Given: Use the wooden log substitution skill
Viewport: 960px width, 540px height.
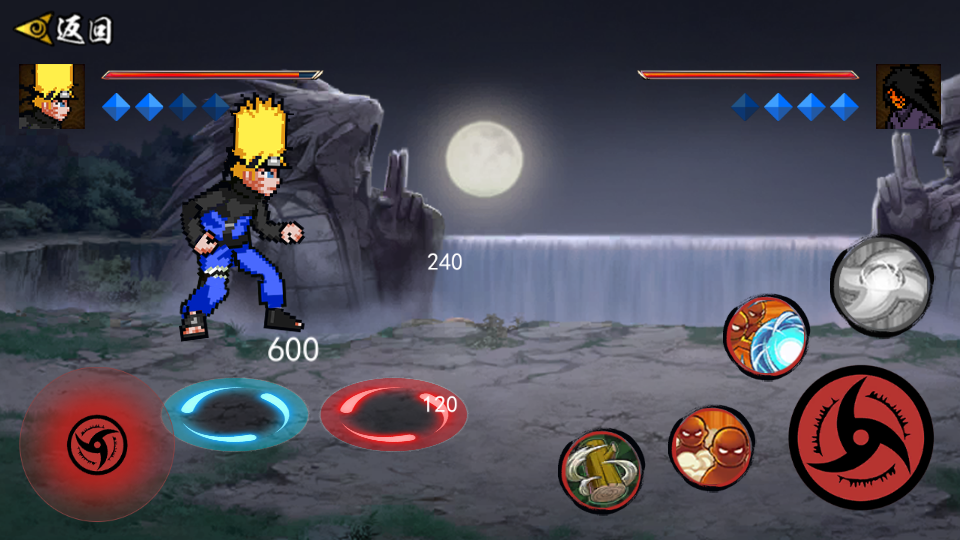Looking at the screenshot, I should [x=601, y=469].
